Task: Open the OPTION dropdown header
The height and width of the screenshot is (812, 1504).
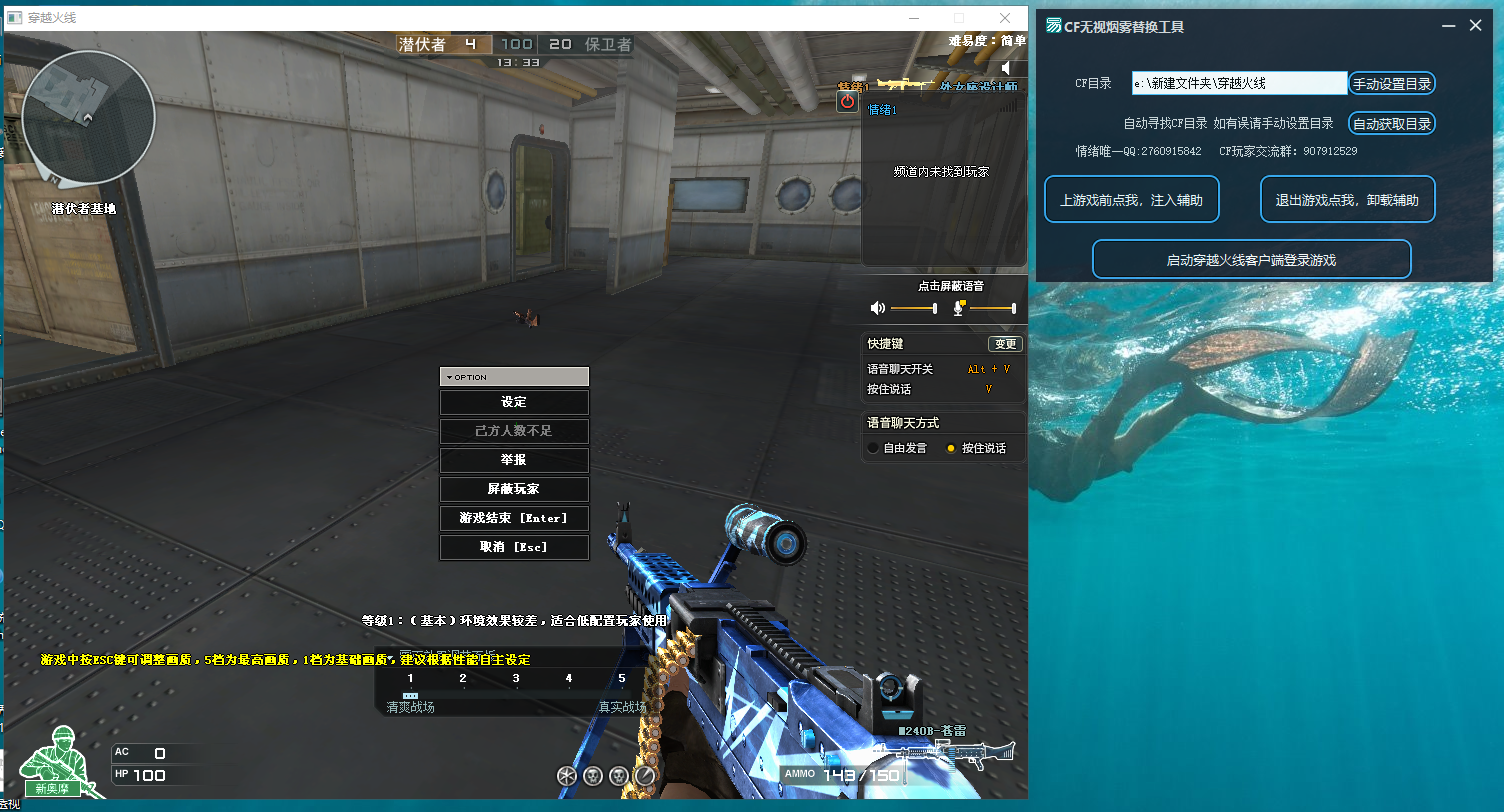Action: point(514,377)
